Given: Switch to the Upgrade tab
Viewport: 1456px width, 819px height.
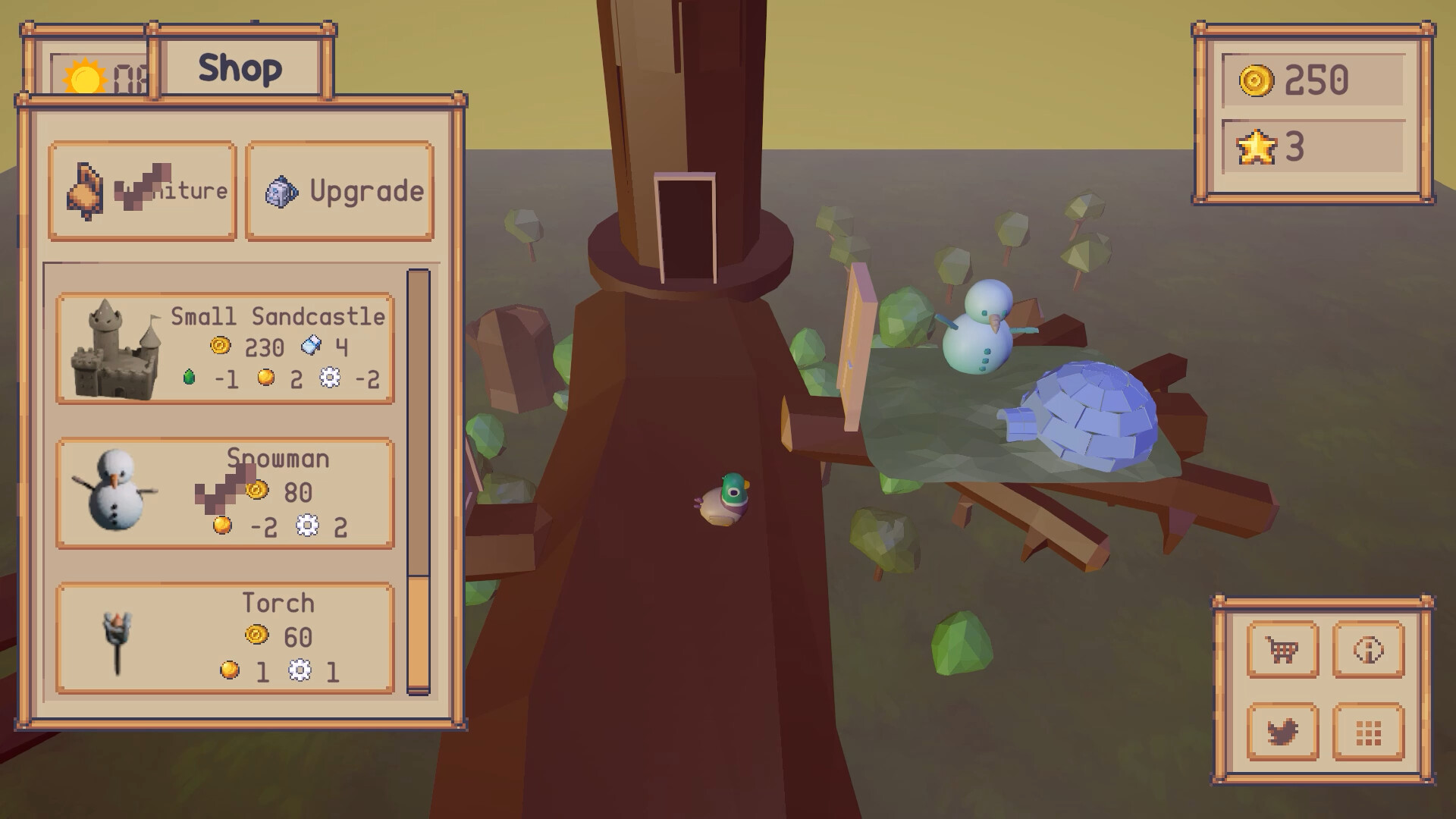Looking at the screenshot, I should click(340, 190).
